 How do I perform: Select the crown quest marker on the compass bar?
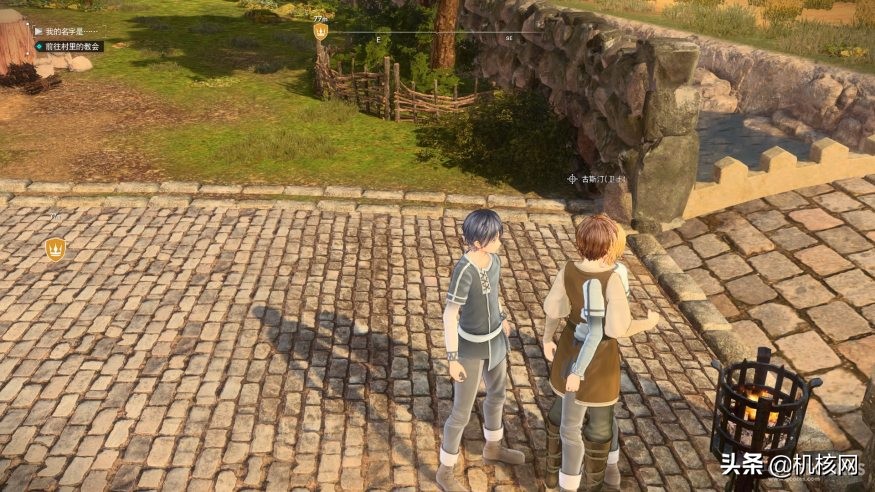(320, 32)
